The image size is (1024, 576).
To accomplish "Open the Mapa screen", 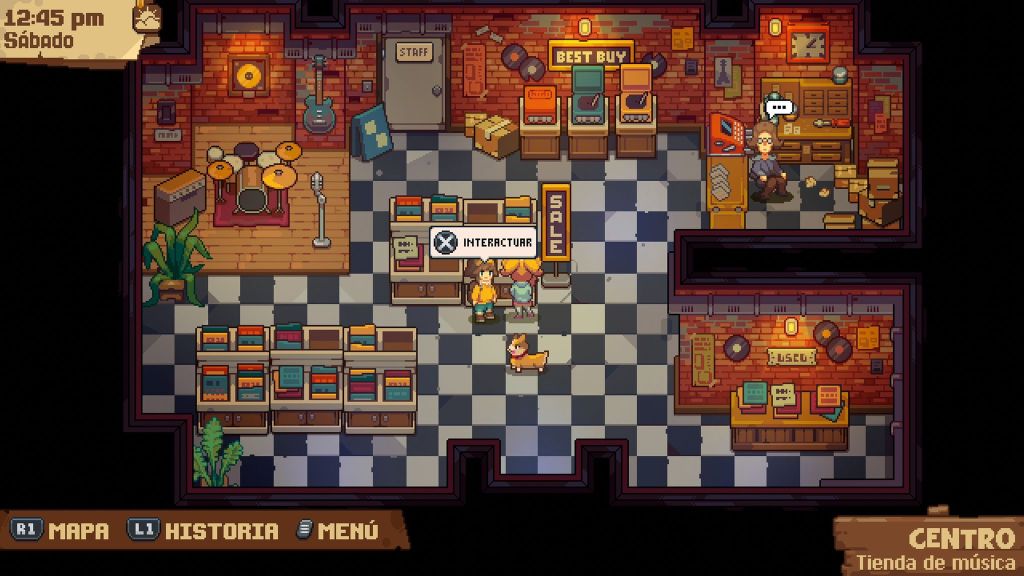I will coord(61,531).
